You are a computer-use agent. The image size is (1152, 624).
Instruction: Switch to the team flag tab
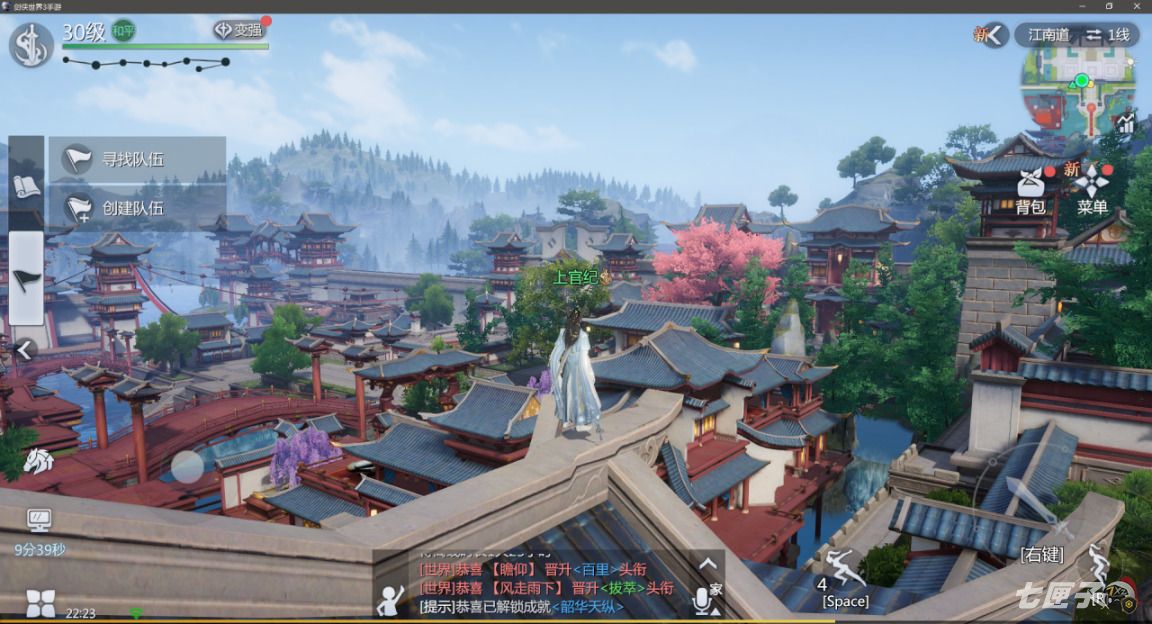(x=26, y=277)
